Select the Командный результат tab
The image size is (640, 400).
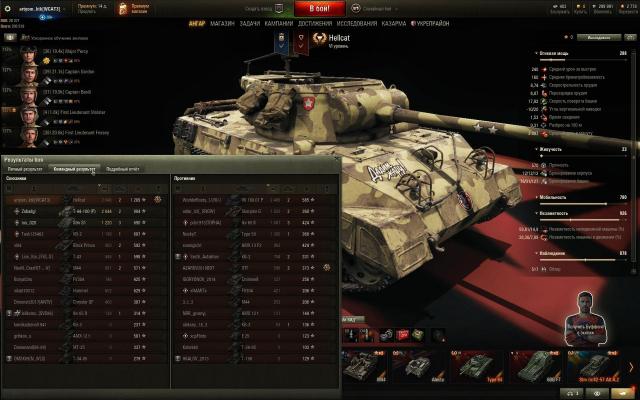coord(76,169)
